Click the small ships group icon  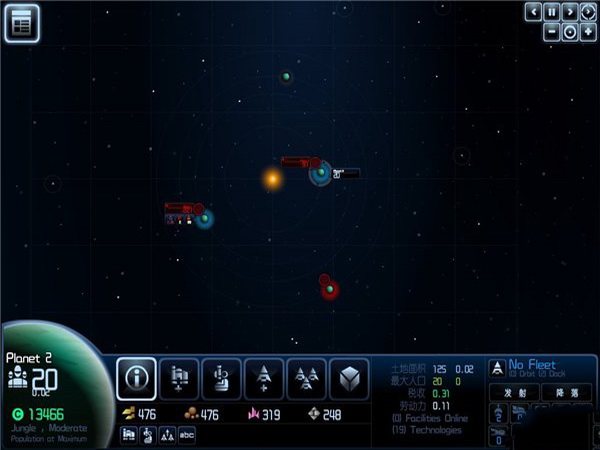(x=168, y=433)
